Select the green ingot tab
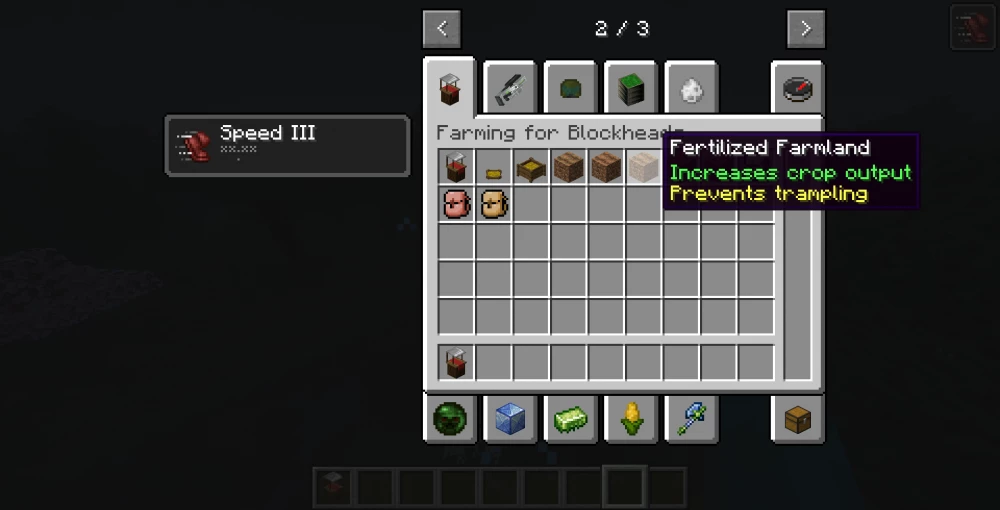The image size is (1000, 510). (570, 420)
